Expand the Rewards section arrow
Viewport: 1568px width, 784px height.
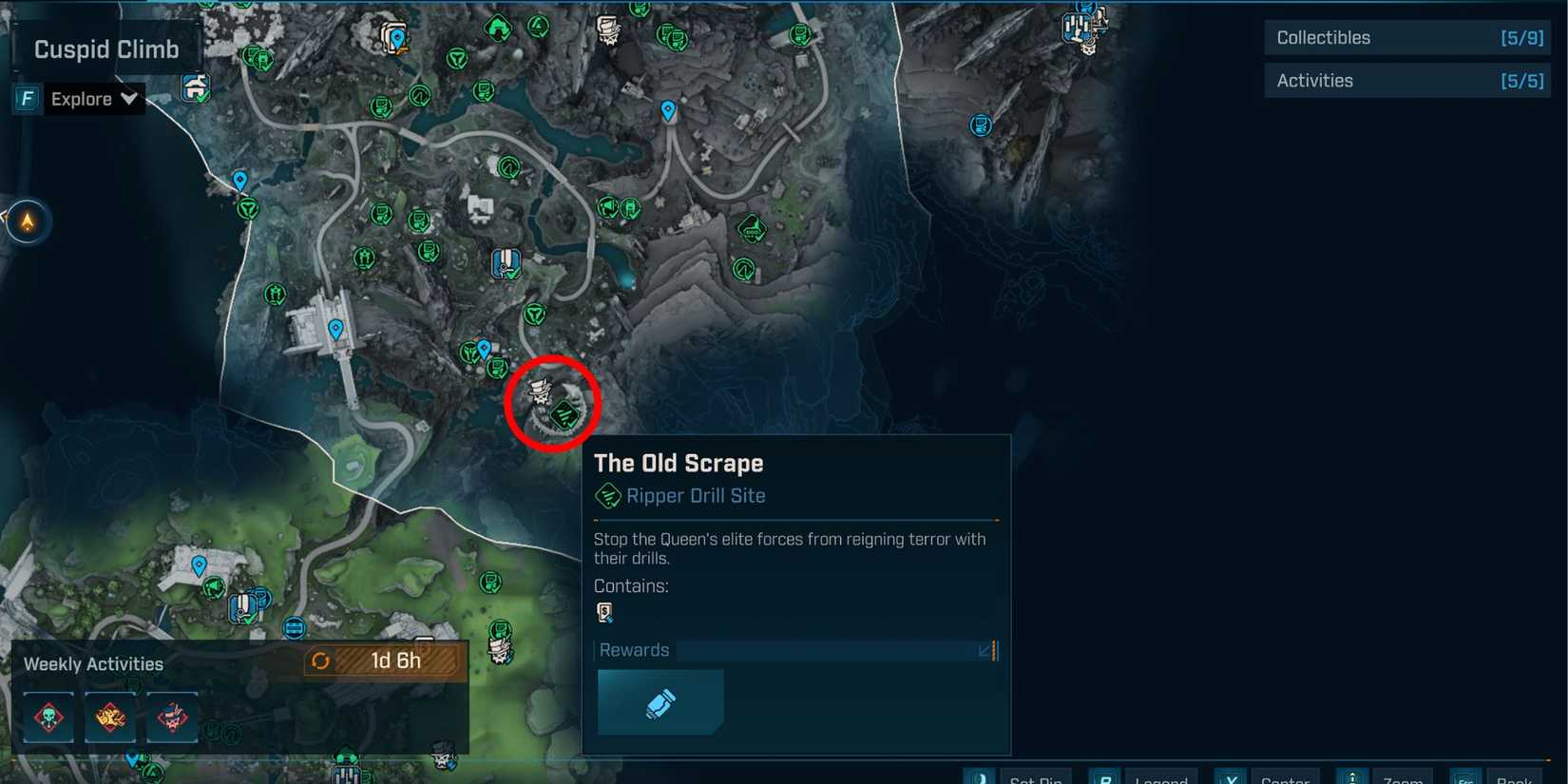[985, 651]
